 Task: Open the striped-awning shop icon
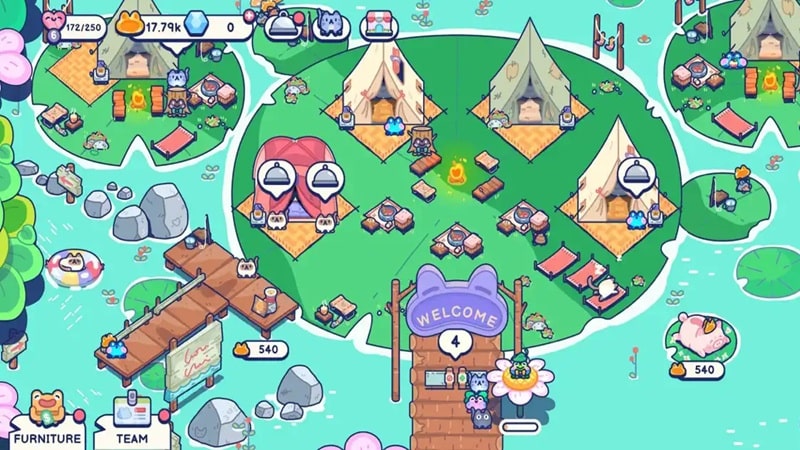pyautogui.click(x=381, y=26)
